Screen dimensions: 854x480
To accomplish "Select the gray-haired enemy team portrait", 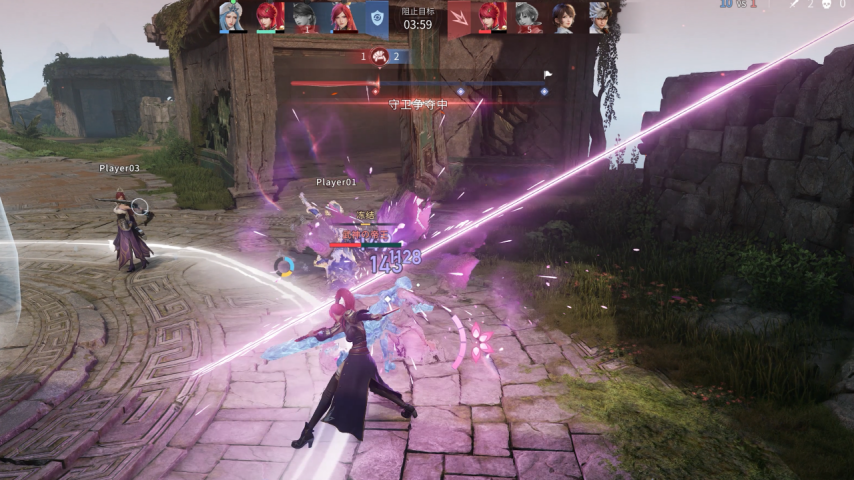I will (x=528, y=17).
